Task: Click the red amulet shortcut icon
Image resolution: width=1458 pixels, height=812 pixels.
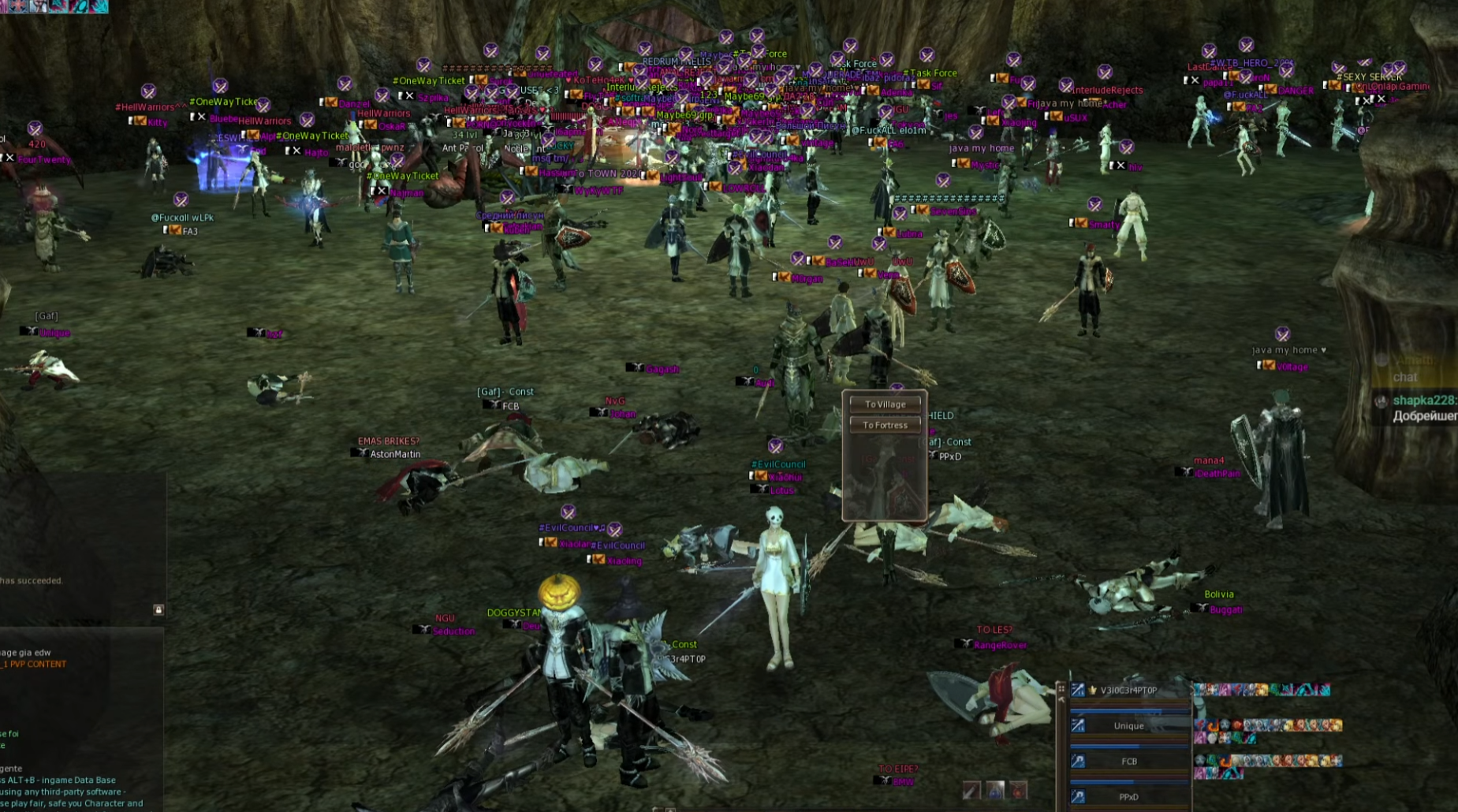Action: (x=1019, y=790)
